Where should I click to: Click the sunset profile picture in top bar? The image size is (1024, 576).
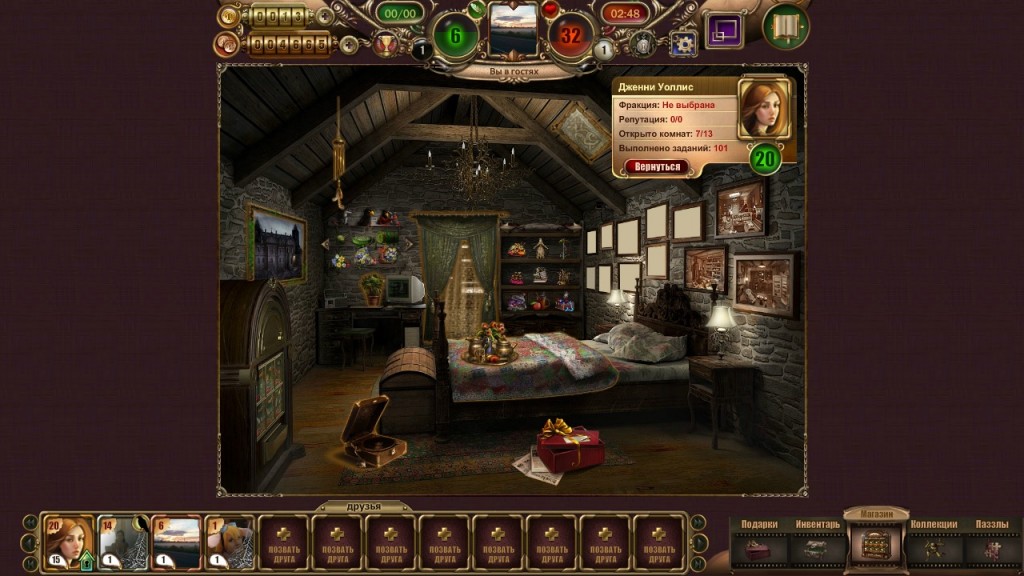513,29
